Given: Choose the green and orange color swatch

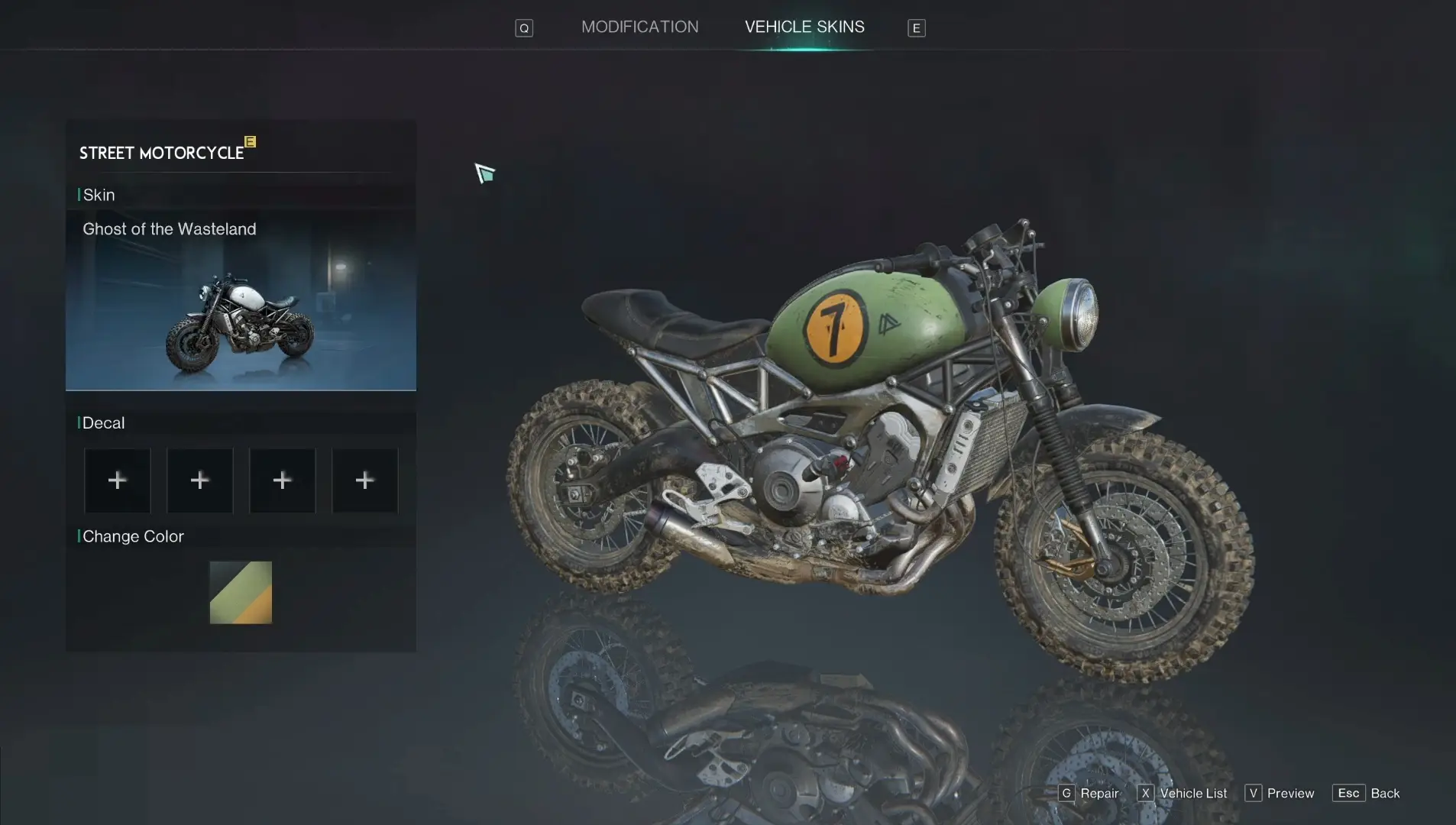Looking at the screenshot, I should click(241, 593).
